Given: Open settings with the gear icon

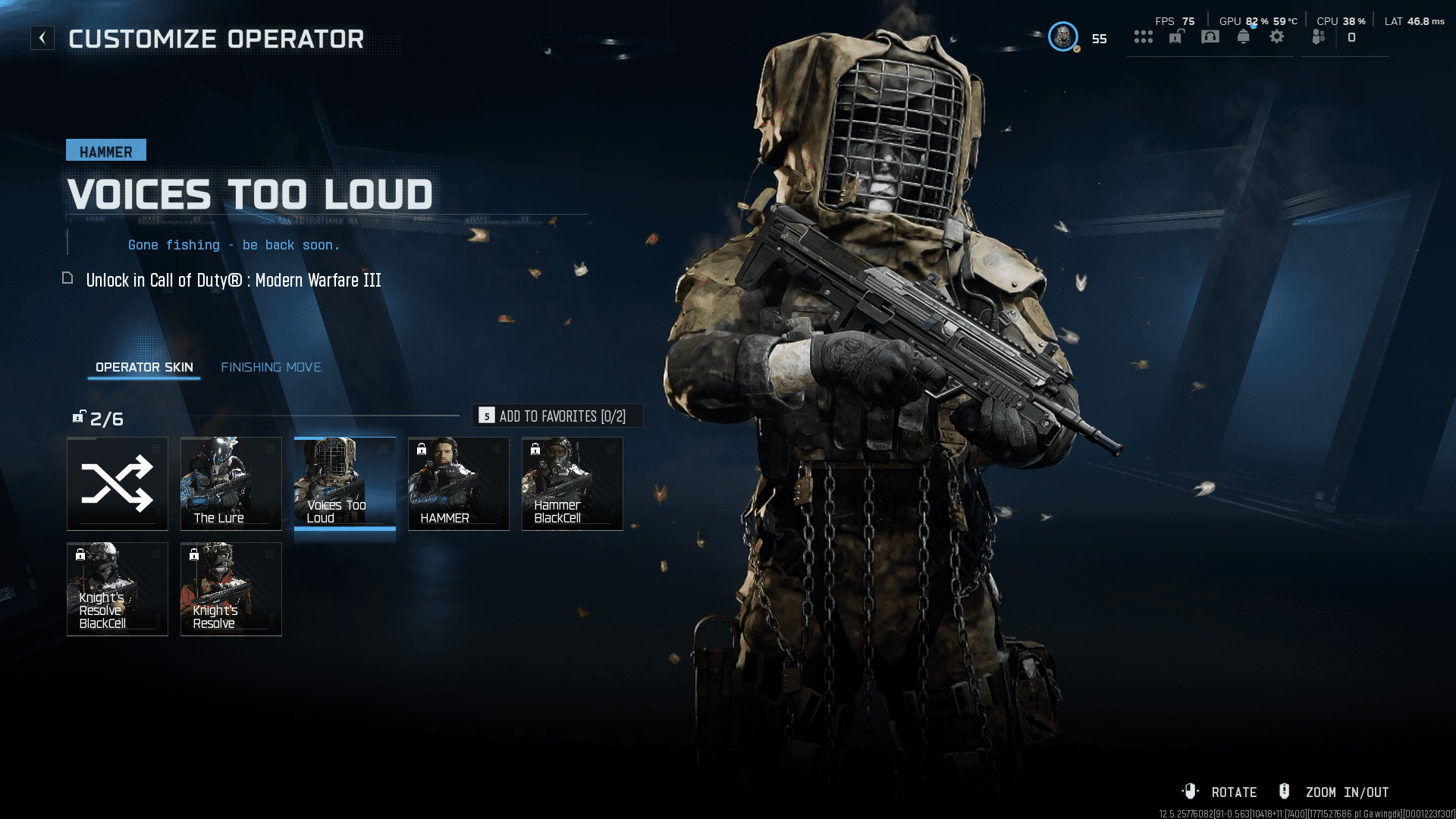Looking at the screenshot, I should point(1277,36).
